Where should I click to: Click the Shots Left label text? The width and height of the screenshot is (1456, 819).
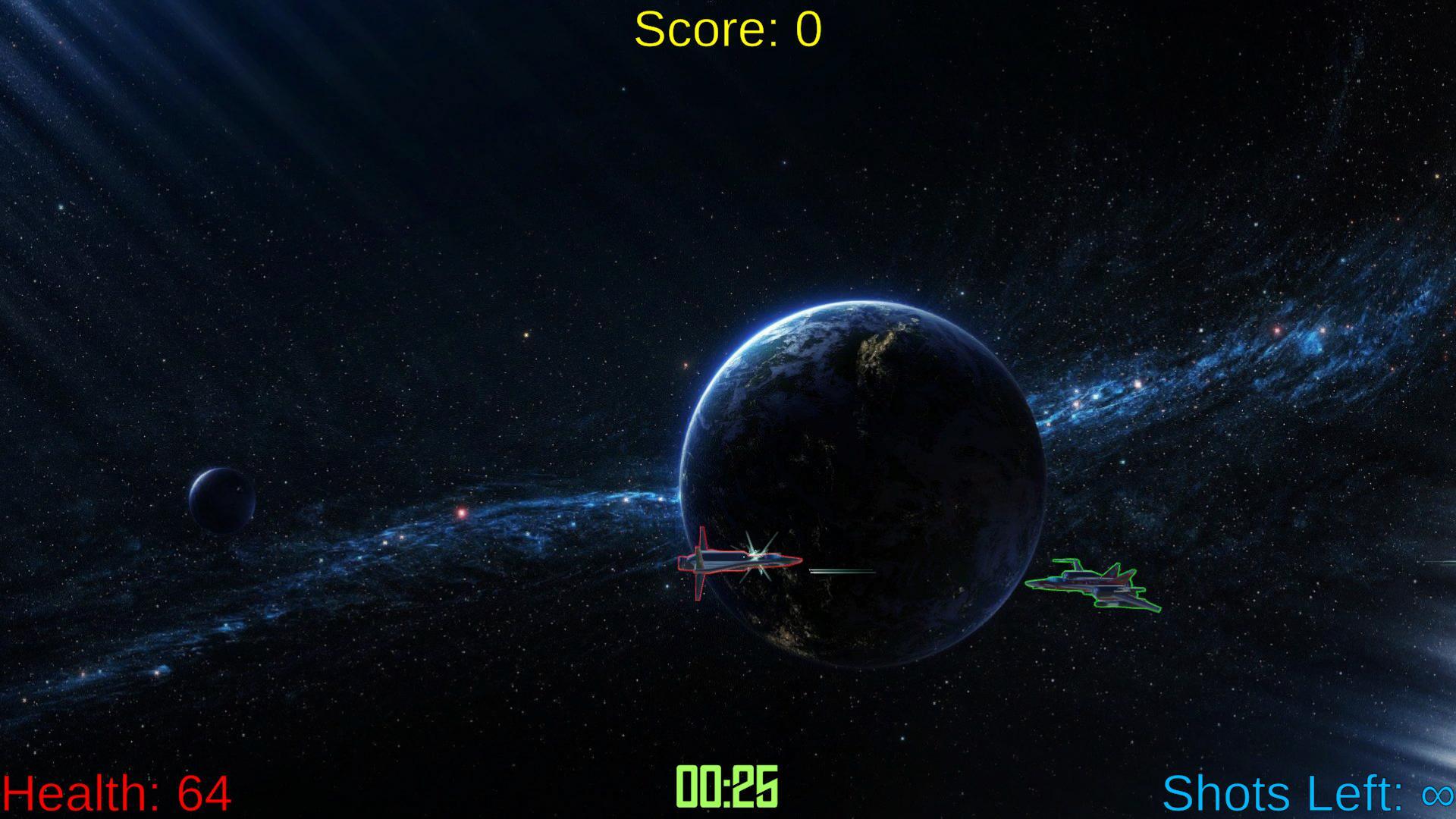[x=1282, y=794]
